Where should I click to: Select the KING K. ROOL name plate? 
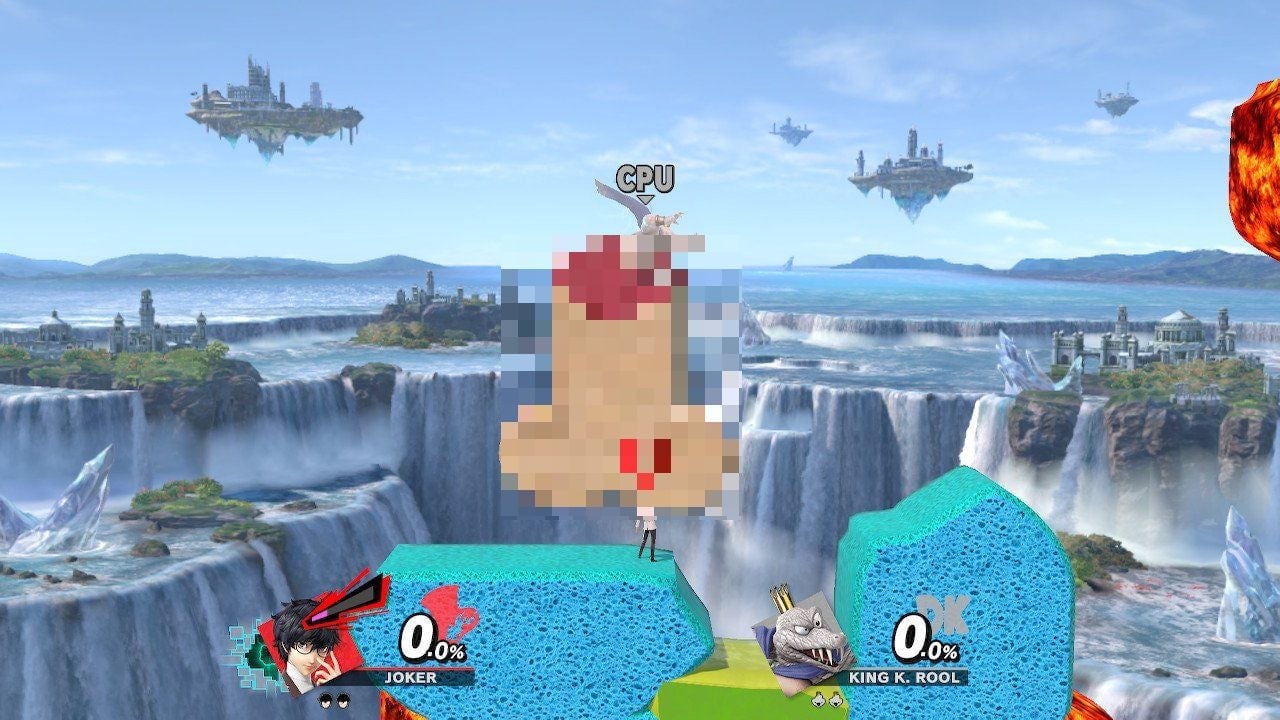pos(902,677)
